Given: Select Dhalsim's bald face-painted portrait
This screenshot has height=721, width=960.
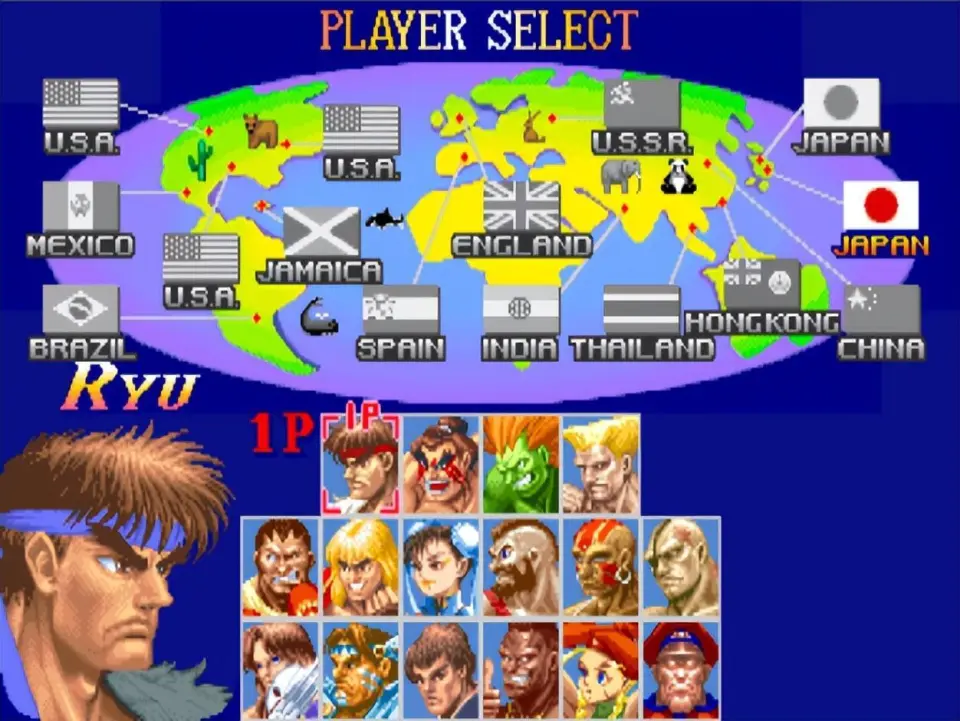Looking at the screenshot, I should point(601,567).
